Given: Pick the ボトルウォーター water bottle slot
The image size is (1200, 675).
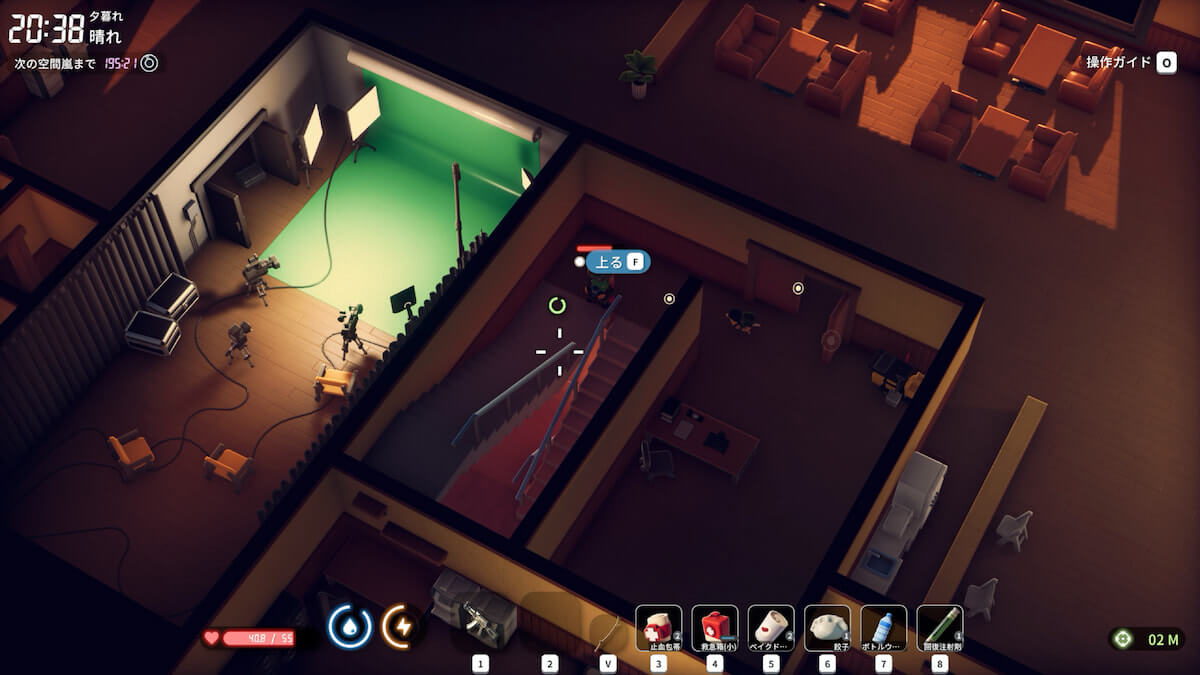Looking at the screenshot, I should tap(883, 628).
